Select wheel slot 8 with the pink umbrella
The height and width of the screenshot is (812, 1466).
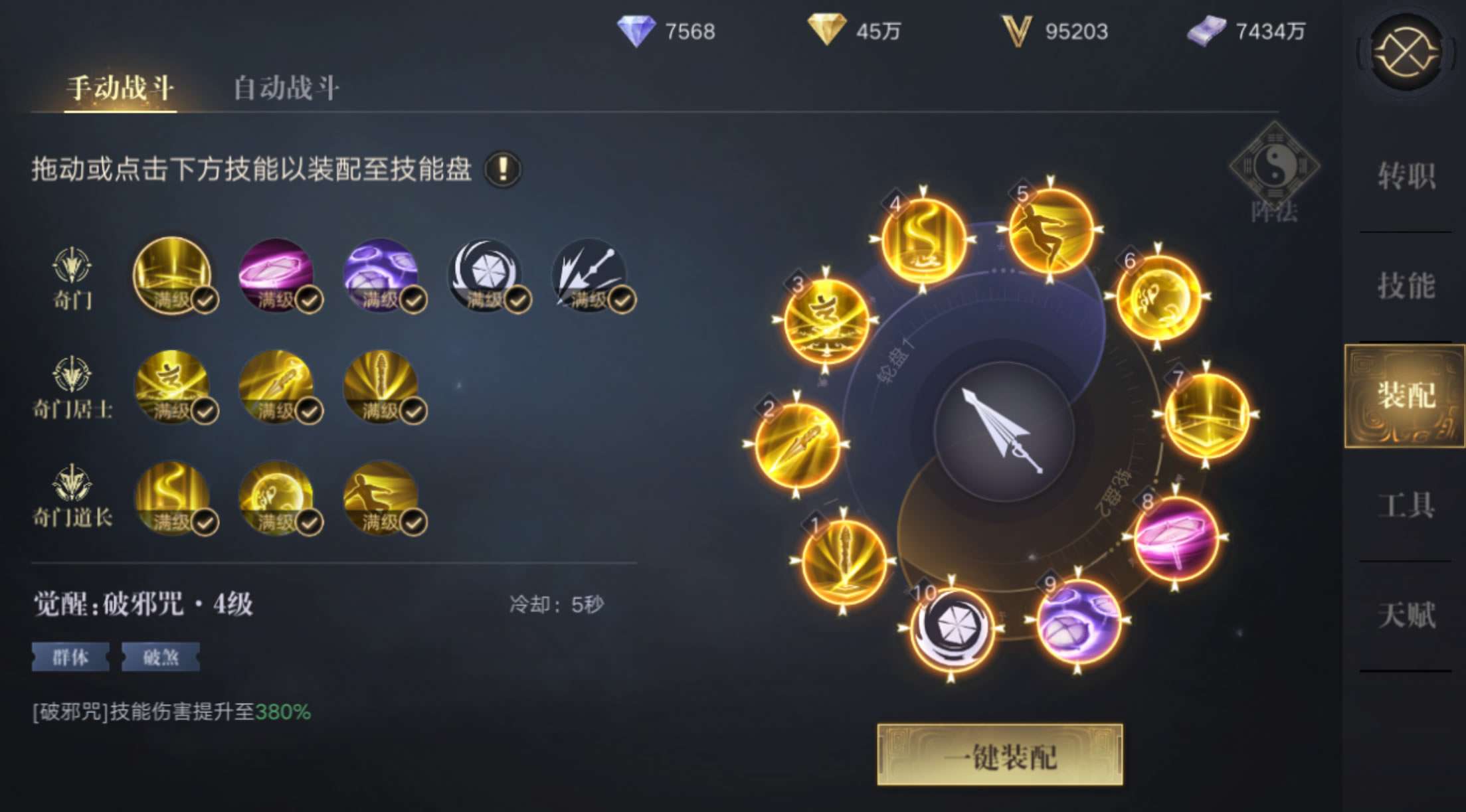pos(1175,538)
